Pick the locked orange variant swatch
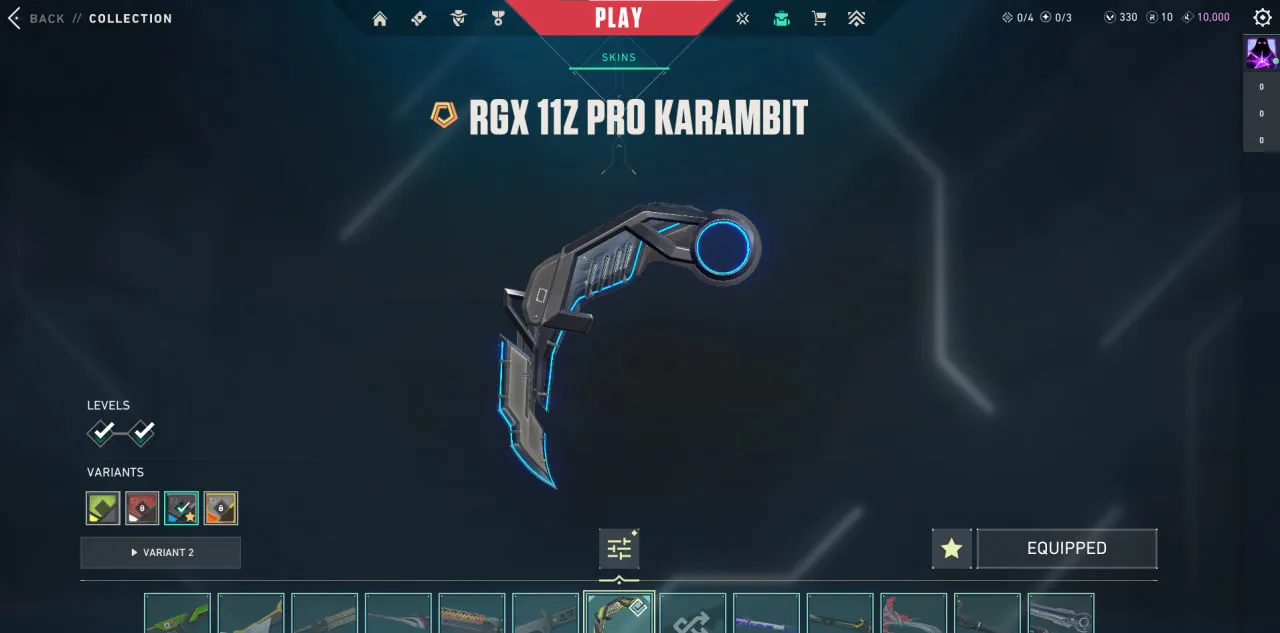 click(221, 508)
